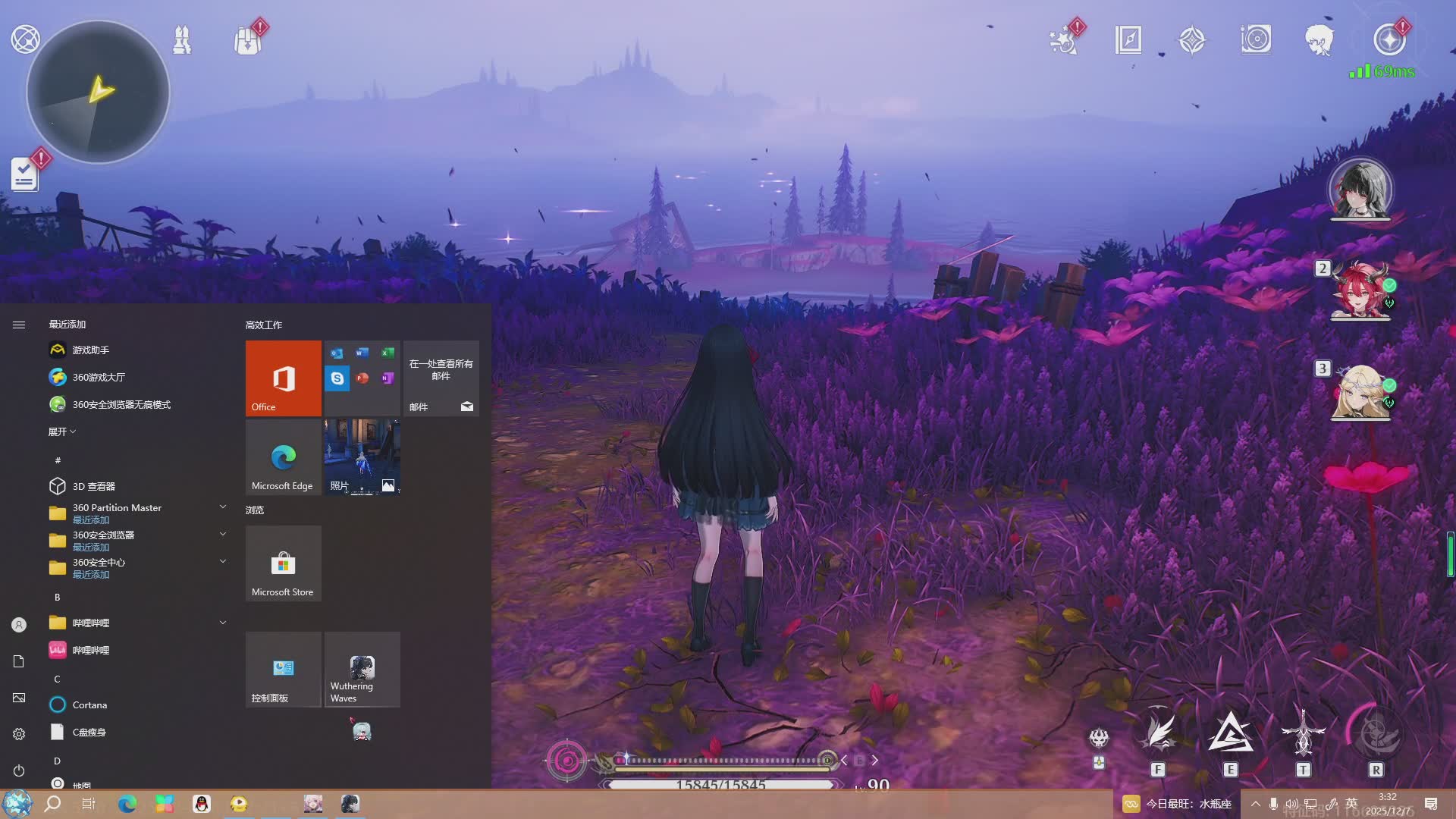Switch to the blonde character portrait

[x=1360, y=391]
